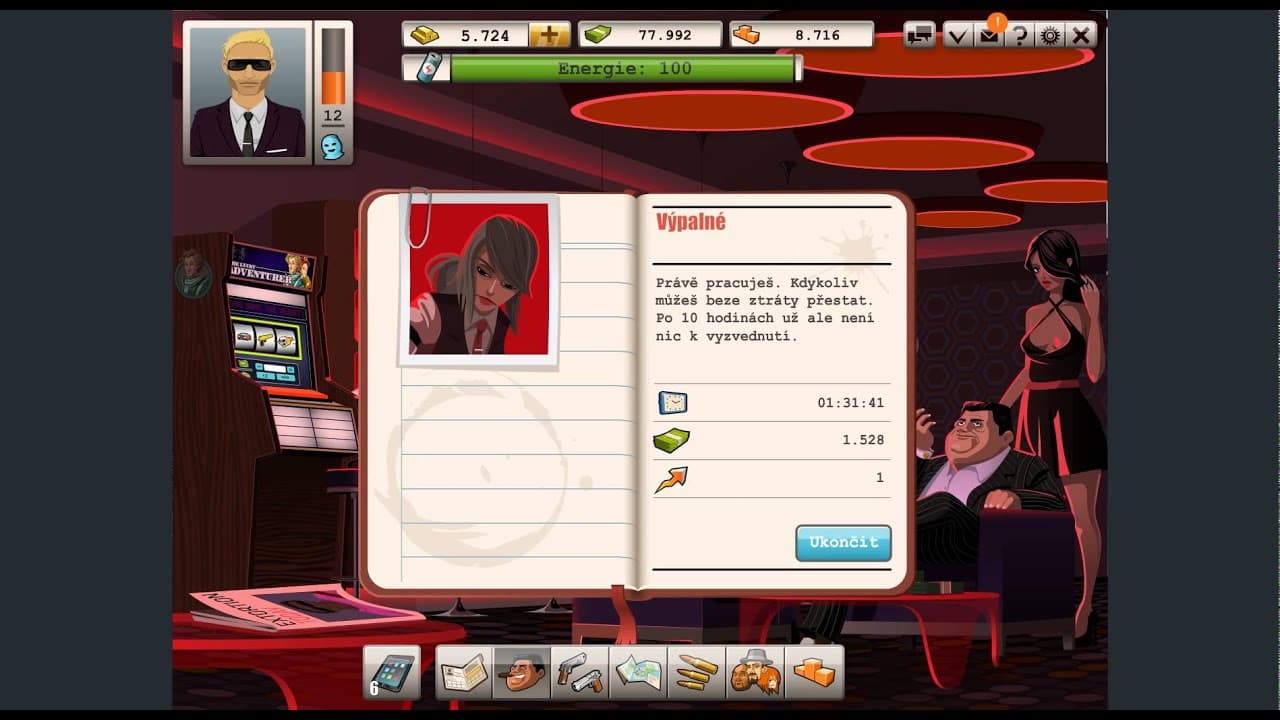
Task: Click the blue mask icon below level 12
Action: 331,146
